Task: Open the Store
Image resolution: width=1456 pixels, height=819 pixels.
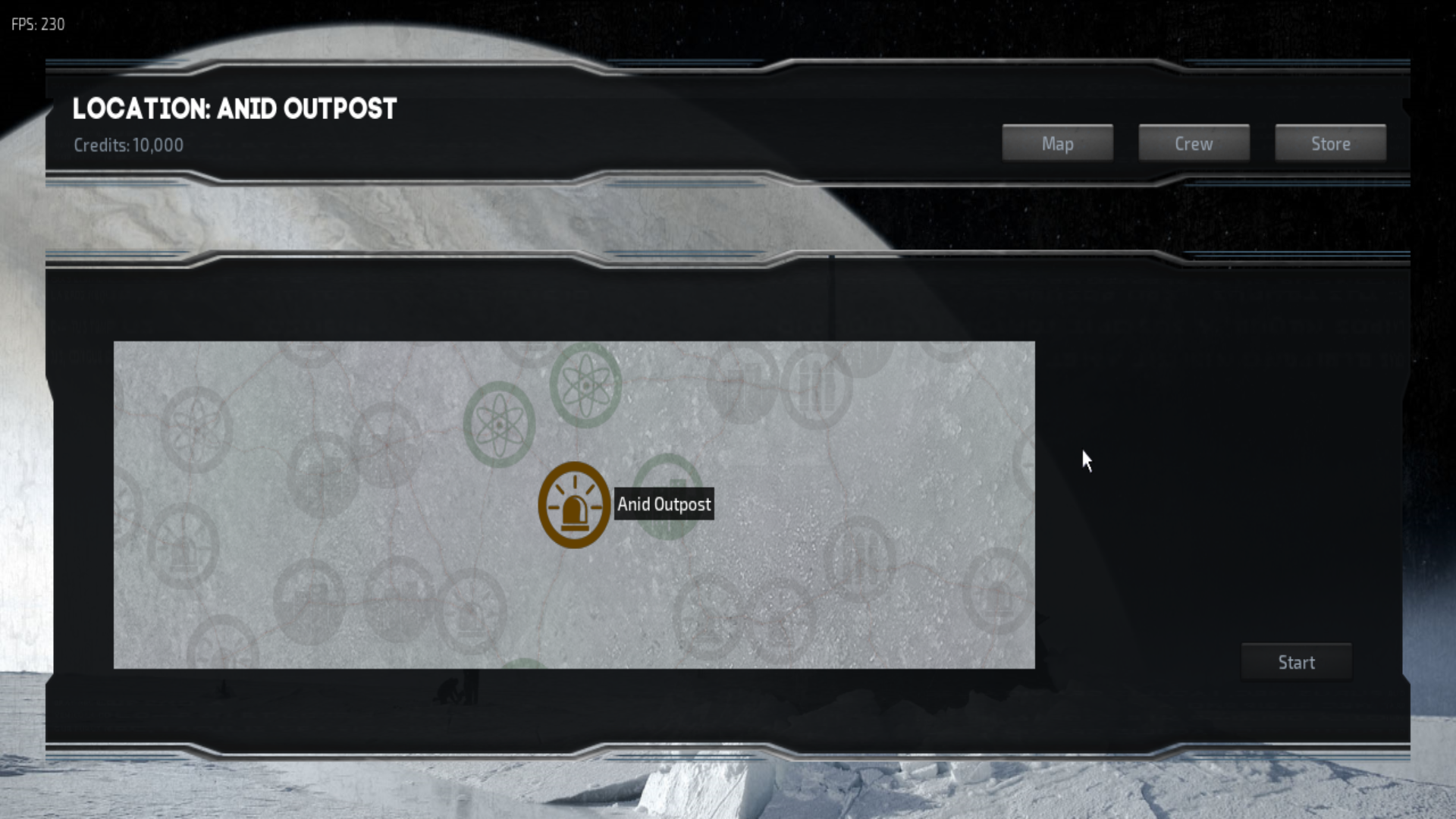Action: point(1329,143)
